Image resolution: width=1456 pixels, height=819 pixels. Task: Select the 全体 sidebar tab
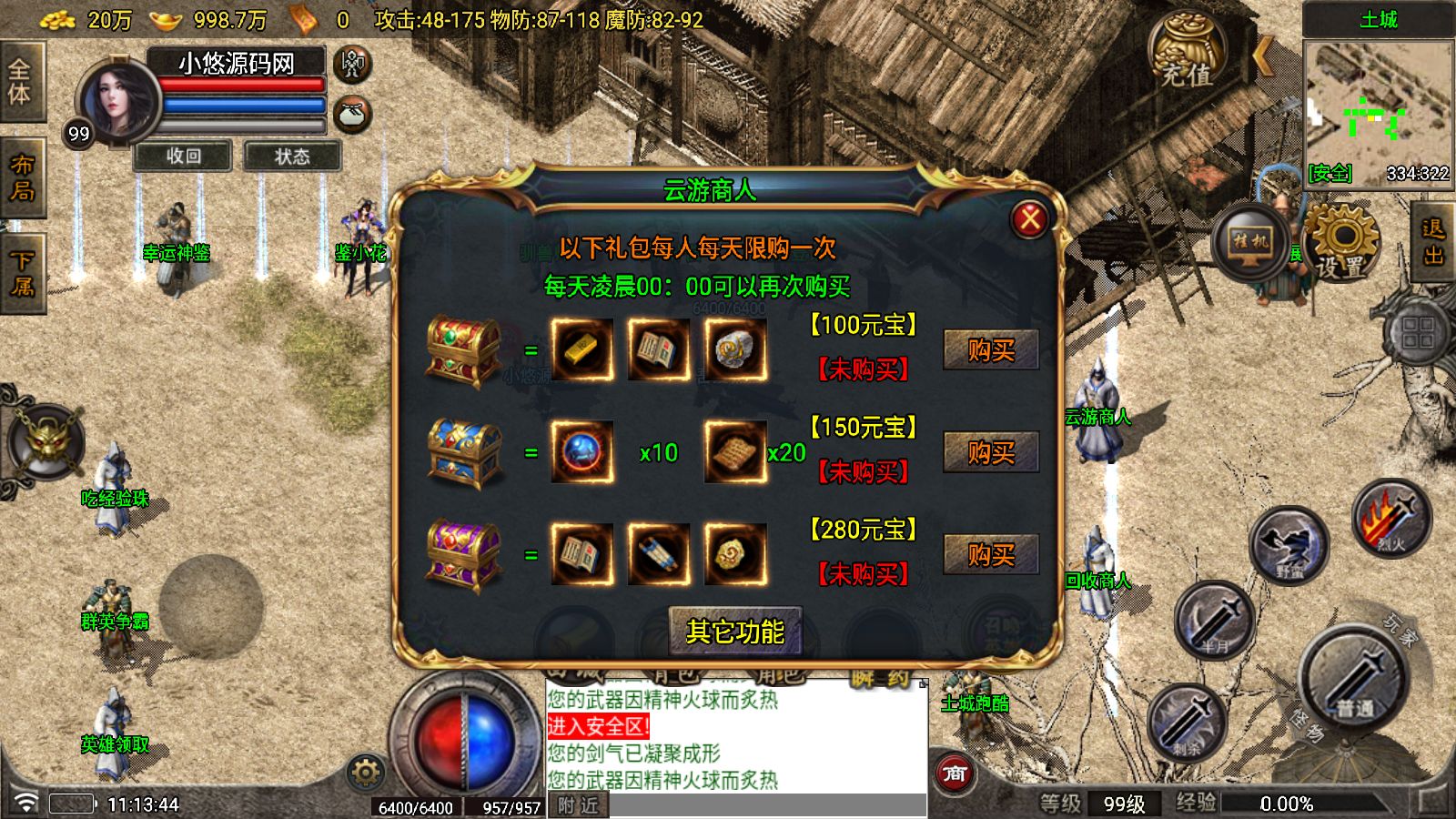21,78
